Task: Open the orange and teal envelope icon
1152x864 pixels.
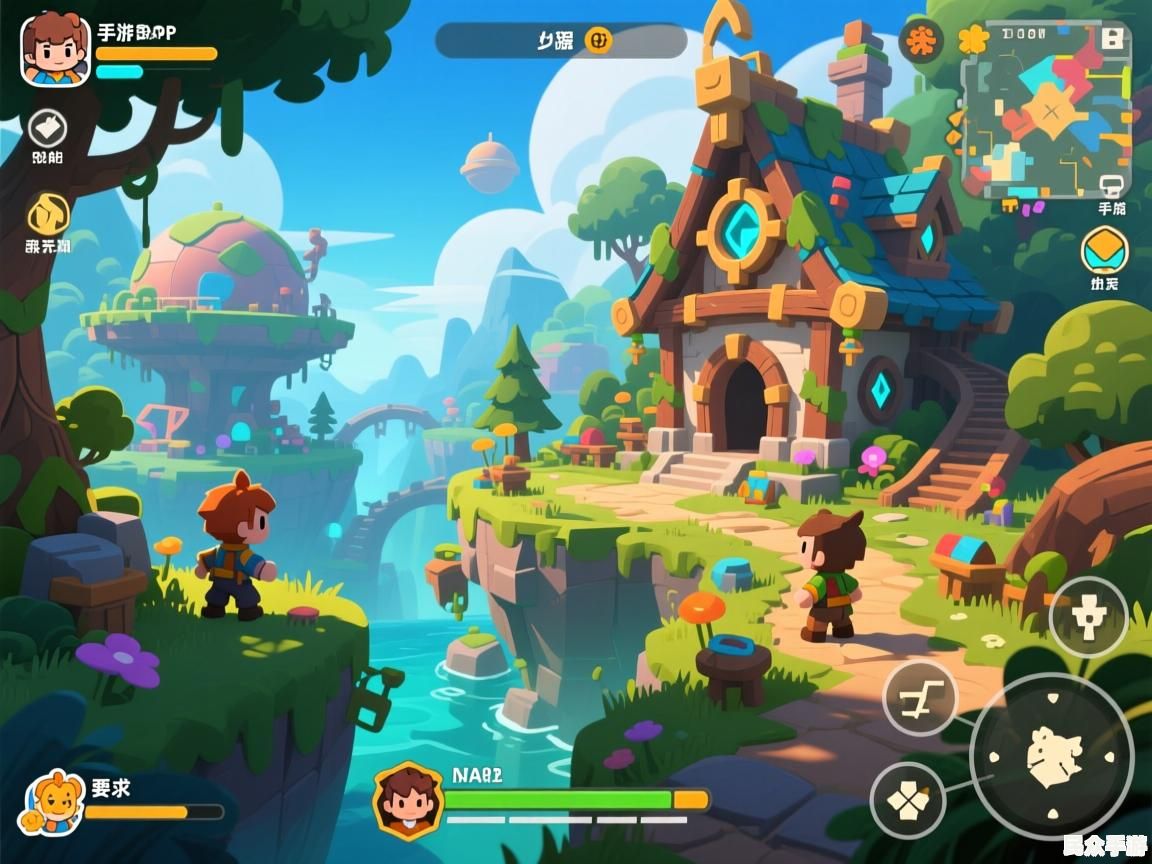Action: [x=1104, y=250]
